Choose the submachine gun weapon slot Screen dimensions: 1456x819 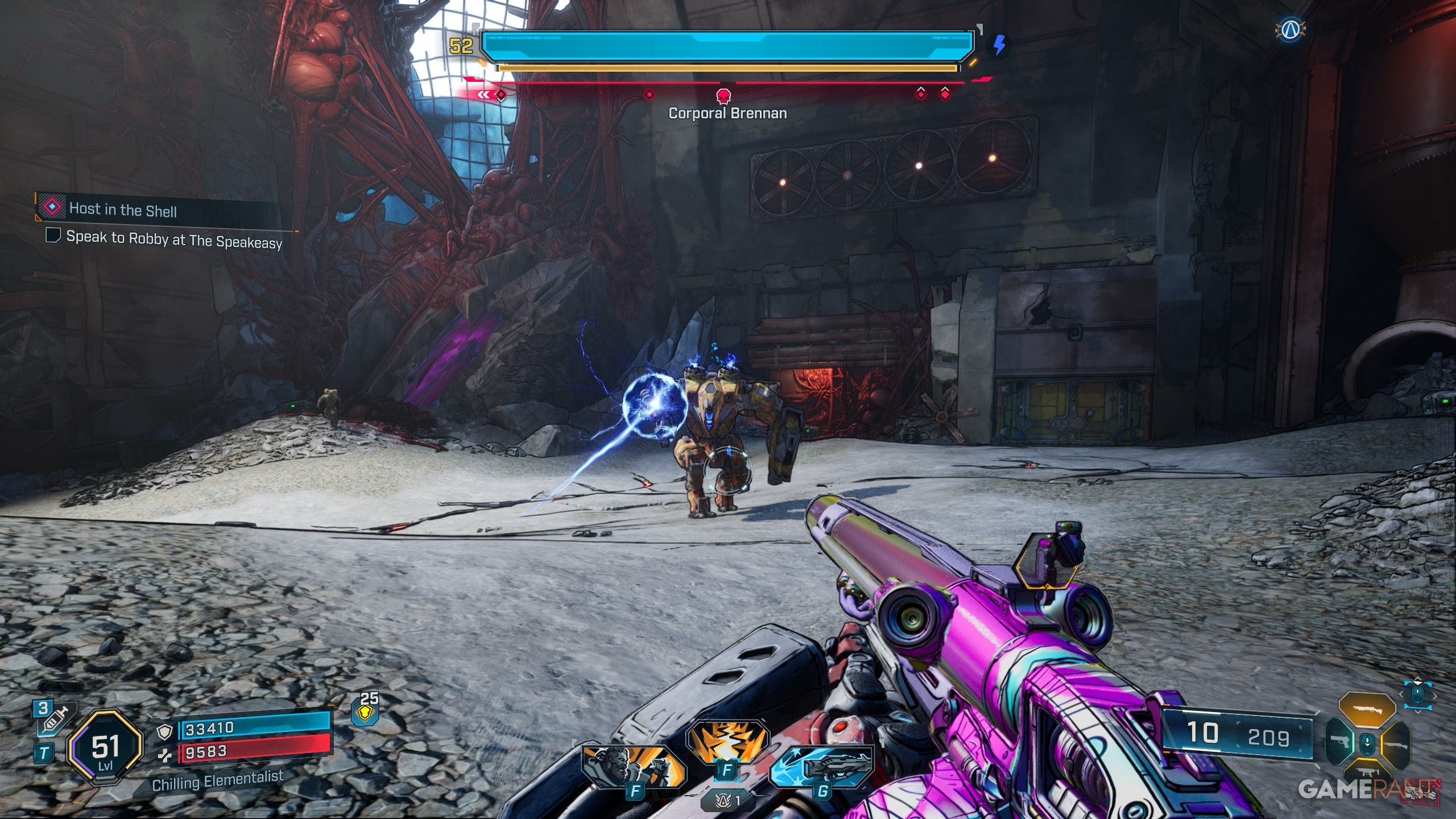[1366, 772]
